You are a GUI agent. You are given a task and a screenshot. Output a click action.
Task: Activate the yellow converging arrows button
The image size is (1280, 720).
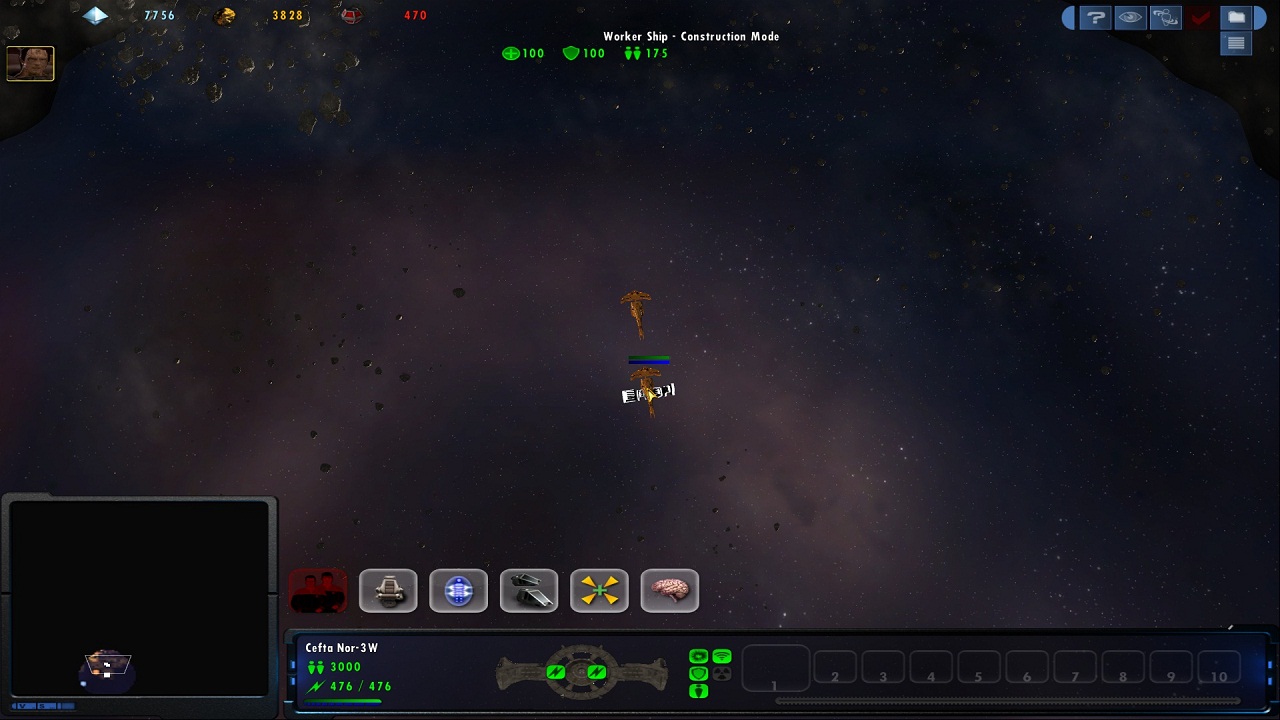pyautogui.click(x=599, y=591)
